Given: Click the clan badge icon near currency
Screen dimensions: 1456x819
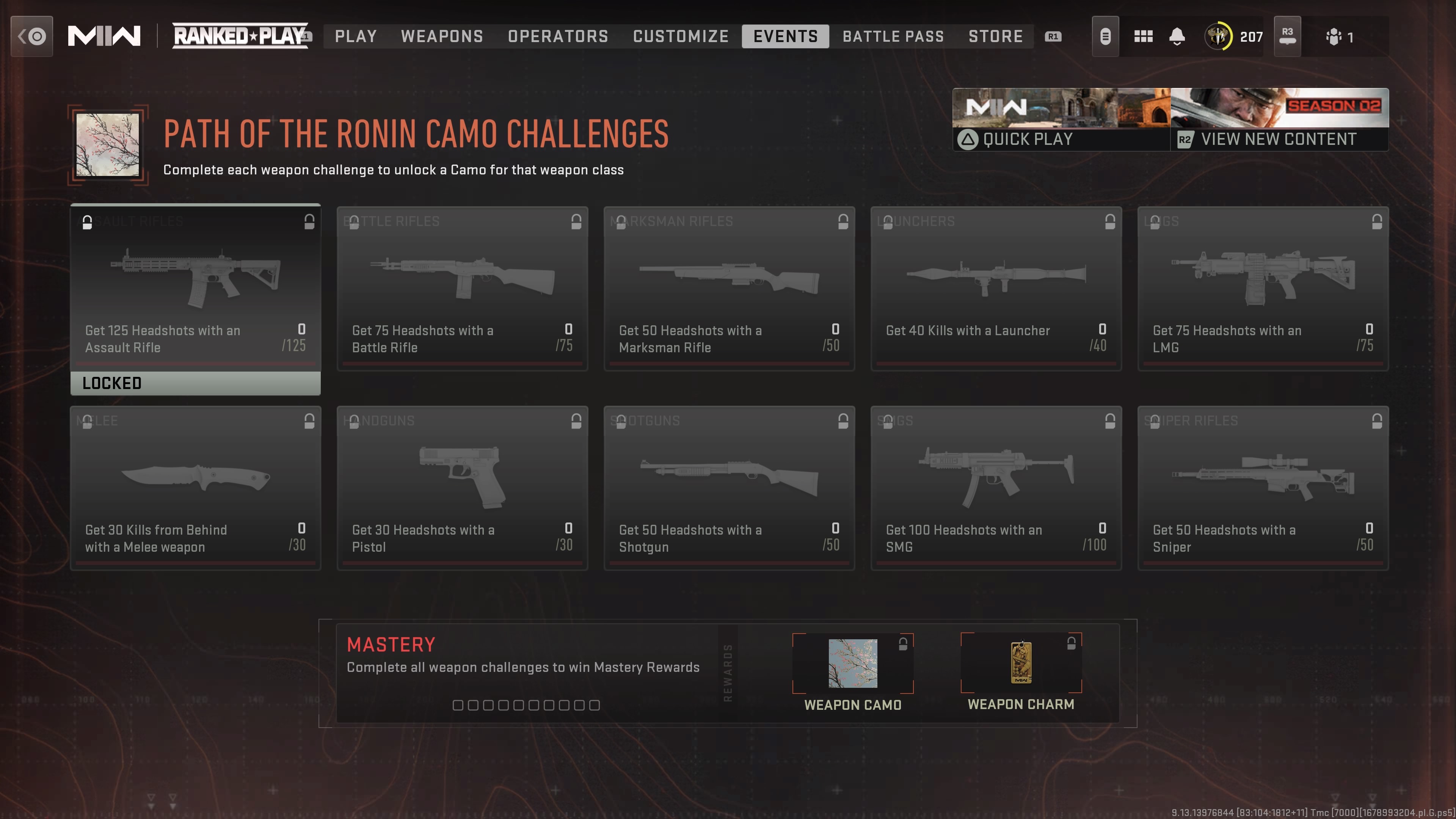Looking at the screenshot, I should [1105, 36].
